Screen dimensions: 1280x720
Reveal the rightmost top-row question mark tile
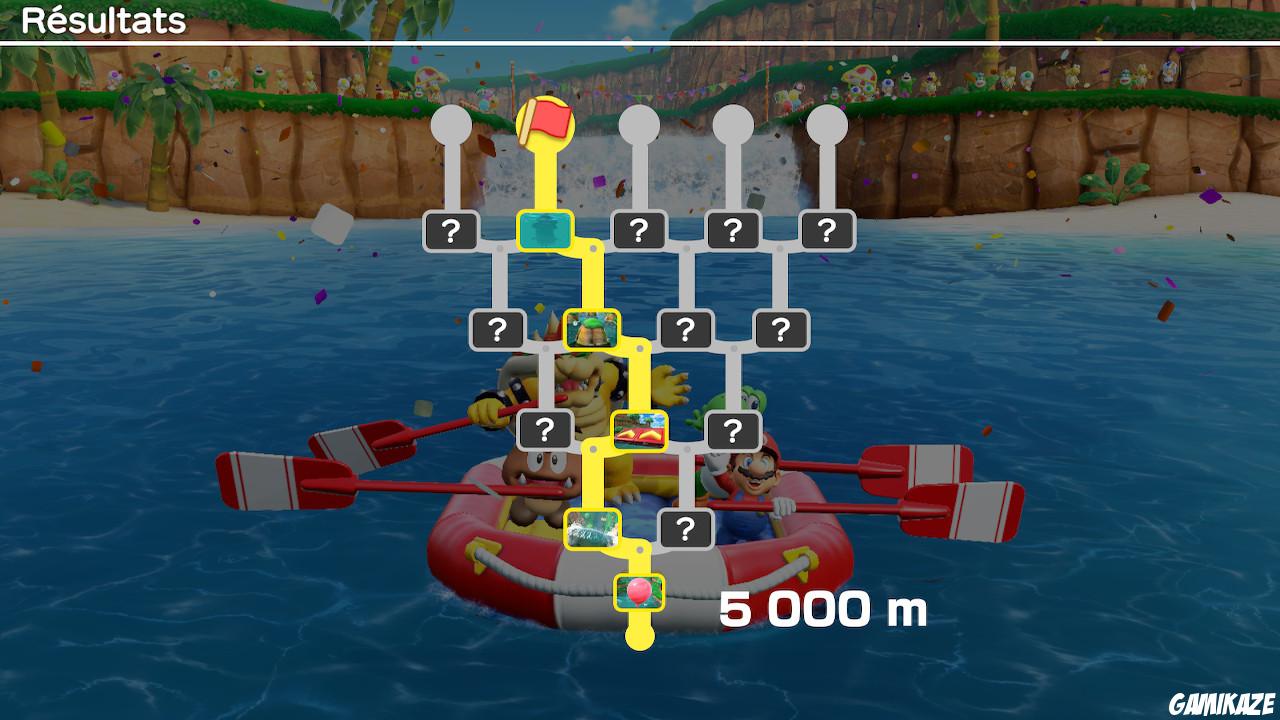[825, 228]
